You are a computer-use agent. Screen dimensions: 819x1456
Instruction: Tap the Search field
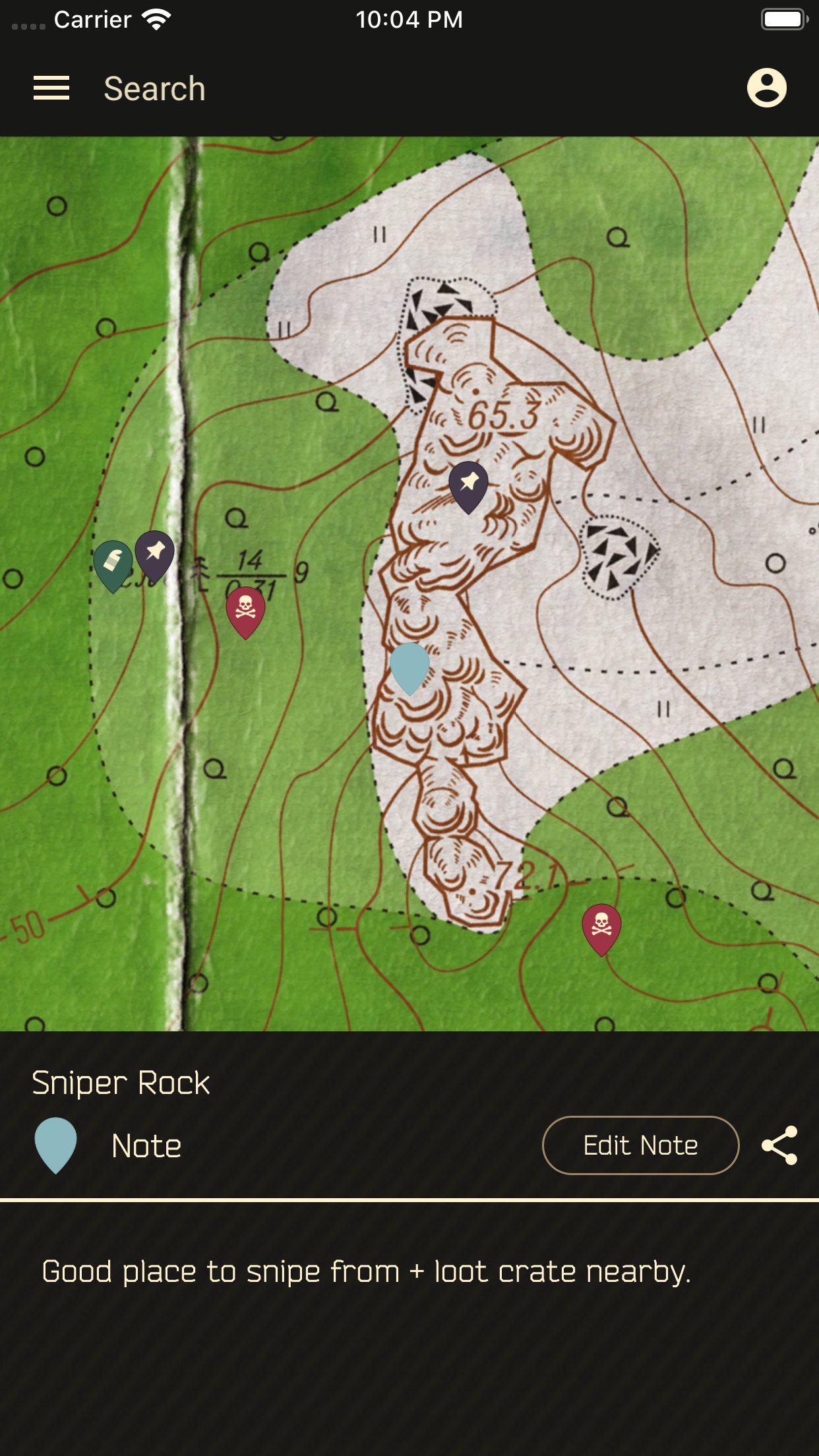coord(154,89)
